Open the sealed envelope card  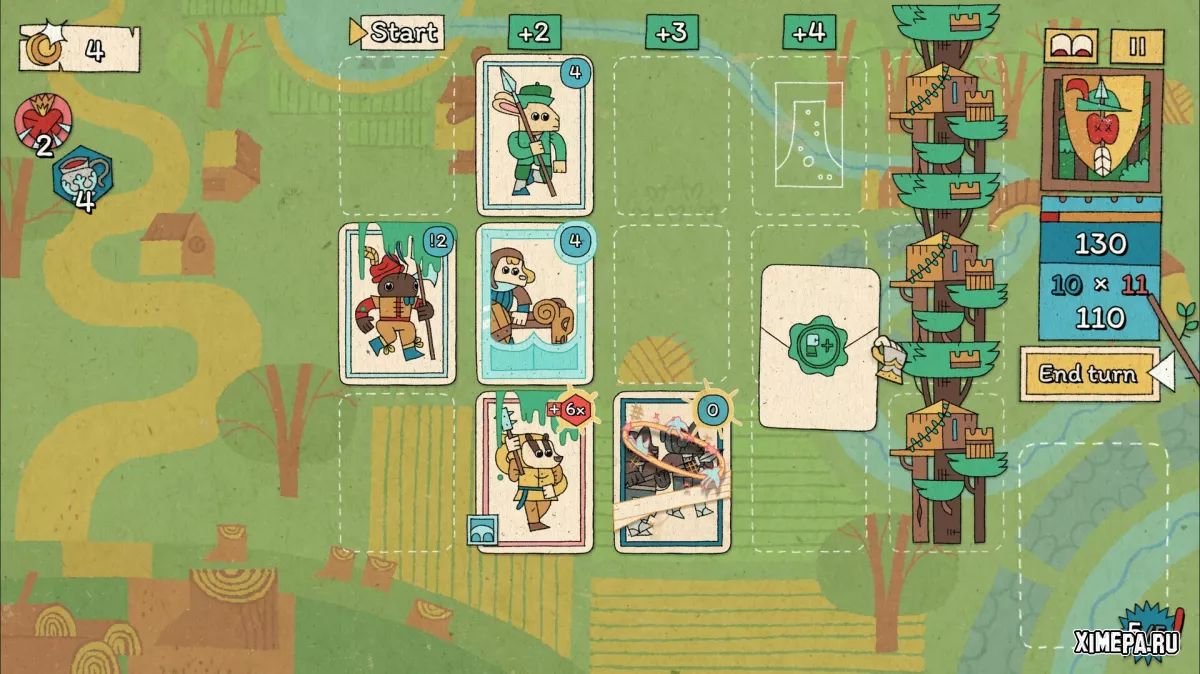coord(820,347)
